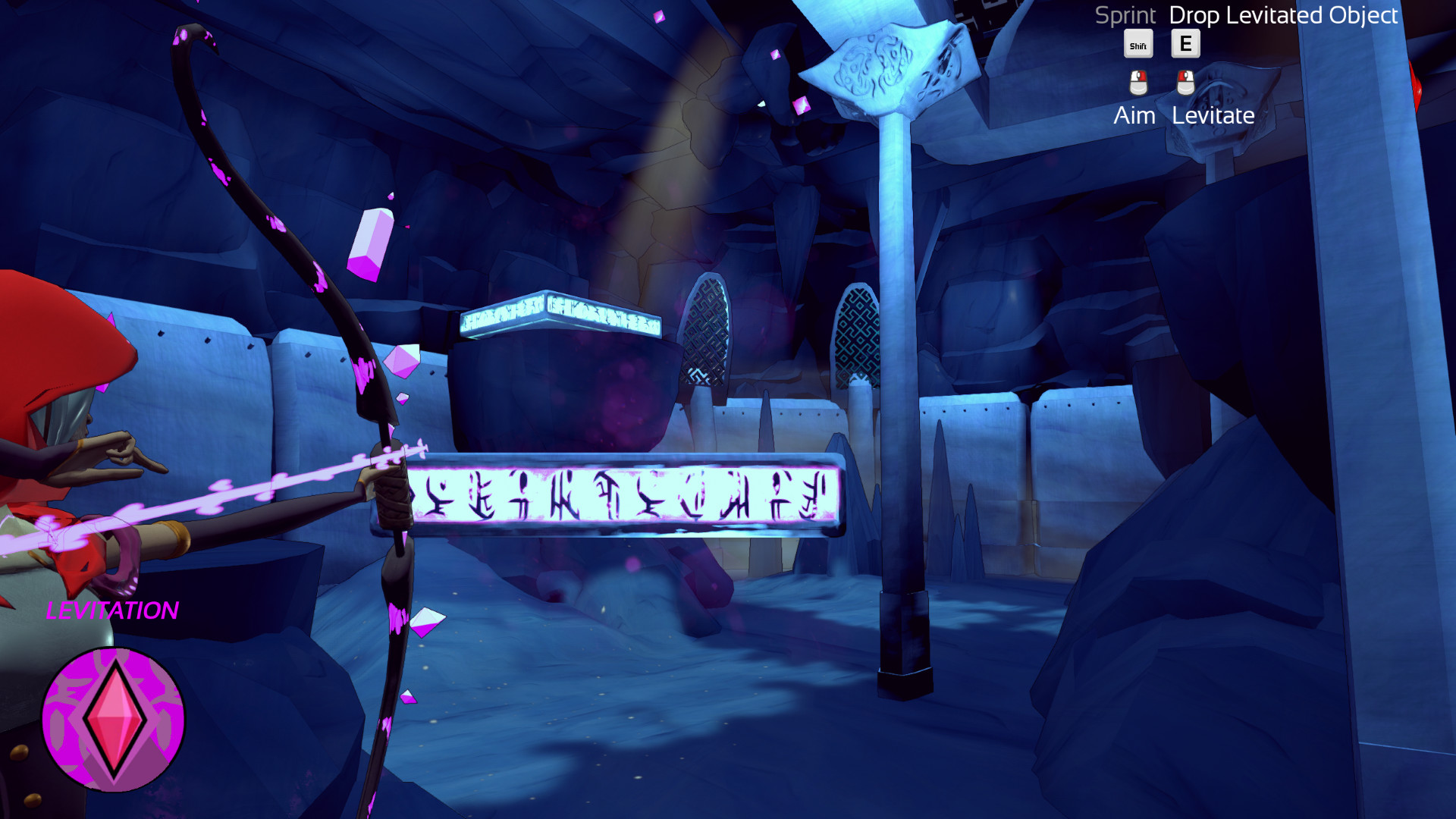Viewport: 1456px width, 819px height.
Task: Select the LEVITATION text label
Action: [112, 609]
